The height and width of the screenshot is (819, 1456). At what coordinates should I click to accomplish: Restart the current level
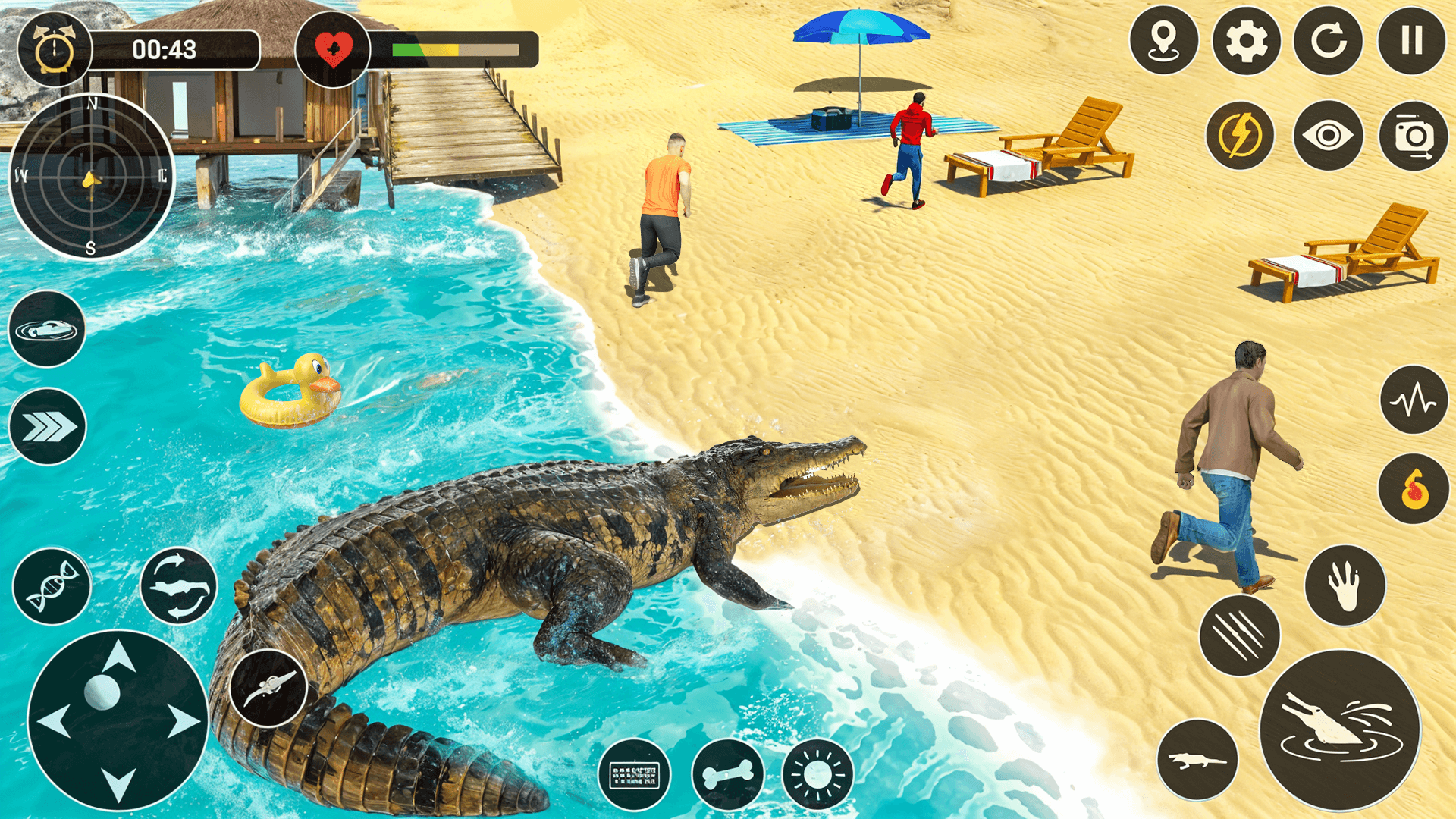(x=1328, y=42)
